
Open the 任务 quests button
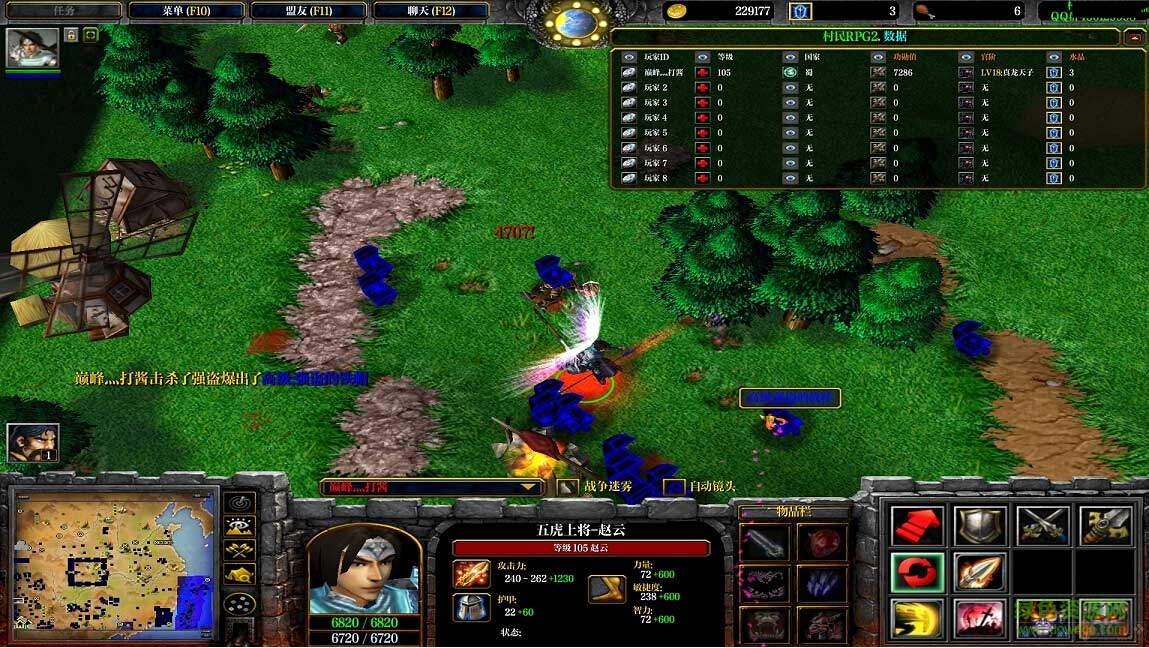pyautogui.click(x=62, y=11)
